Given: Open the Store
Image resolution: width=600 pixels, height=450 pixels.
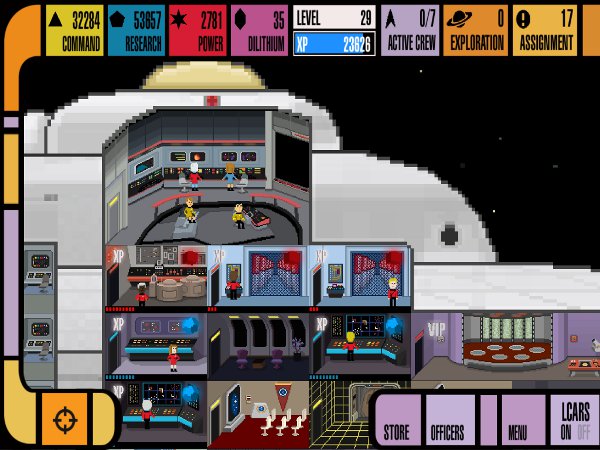Looking at the screenshot, I should tap(397, 420).
